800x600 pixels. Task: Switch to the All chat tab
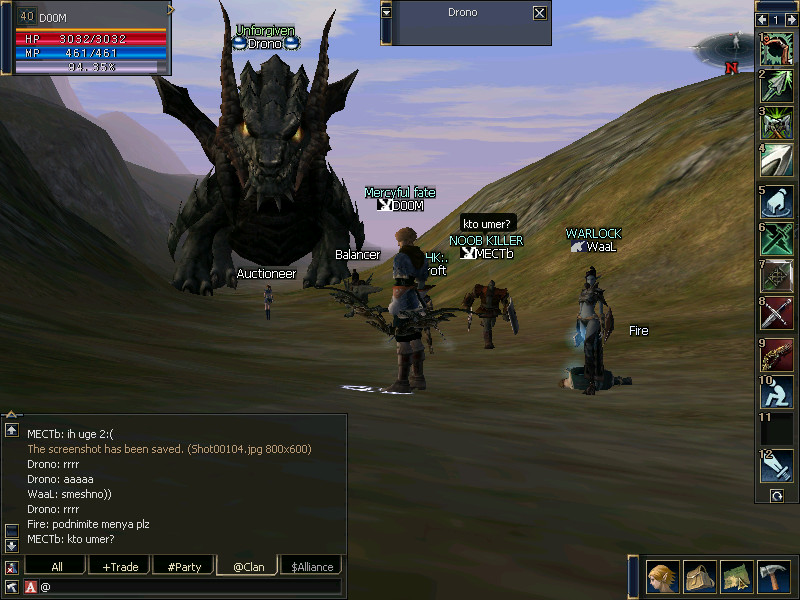pyautogui.click(x=56, y=567)
